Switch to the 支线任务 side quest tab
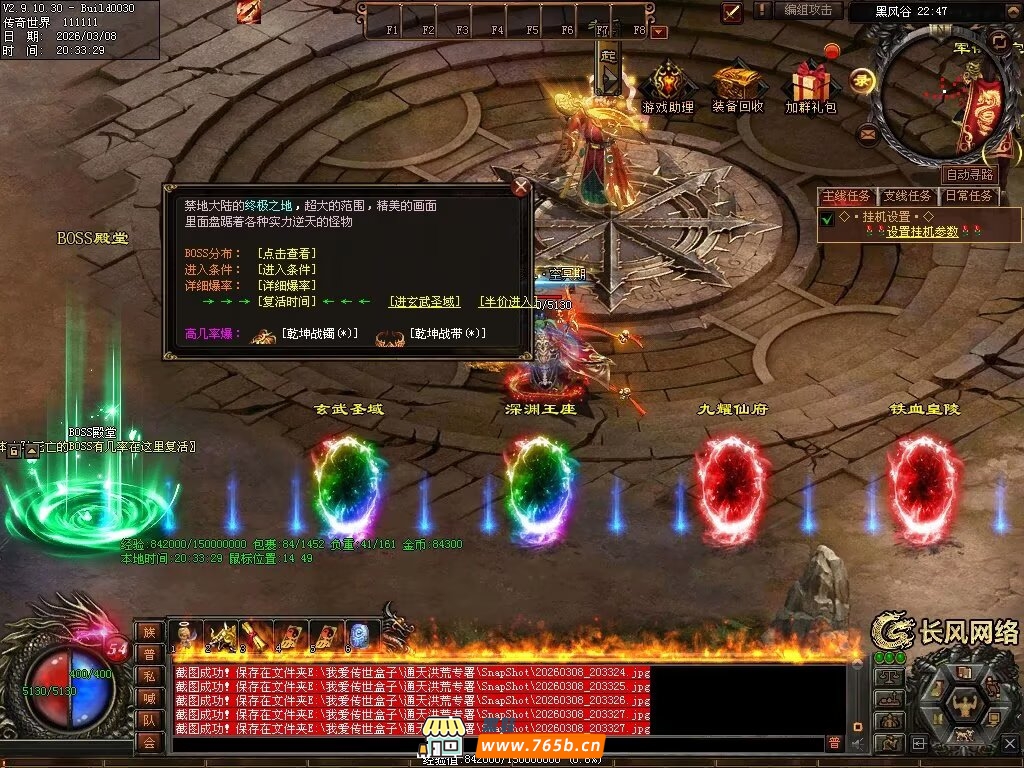The width and height of the screenshot is (1024, 768). [x=908, y=196]
